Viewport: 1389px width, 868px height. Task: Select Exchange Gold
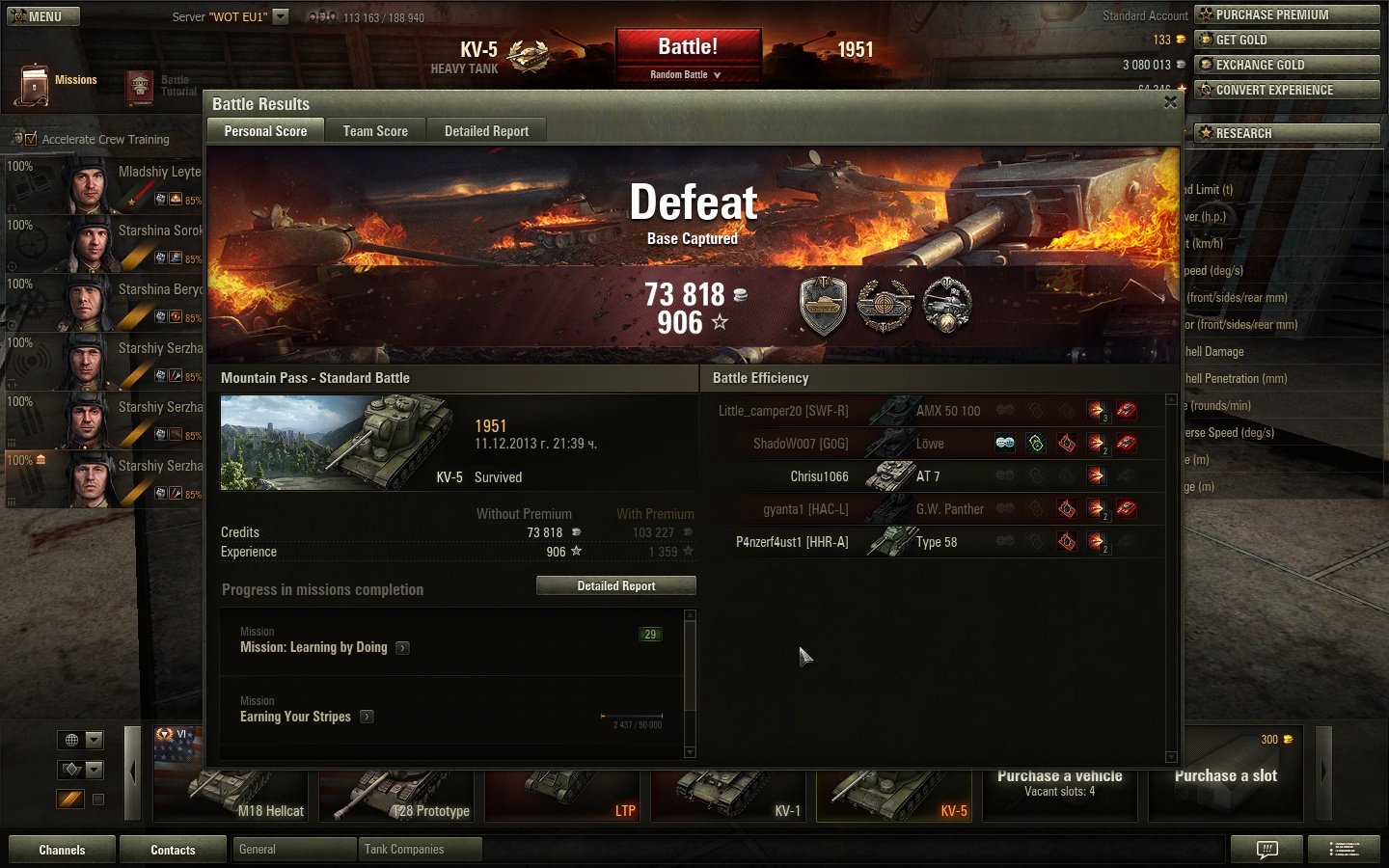point(1287,65)
